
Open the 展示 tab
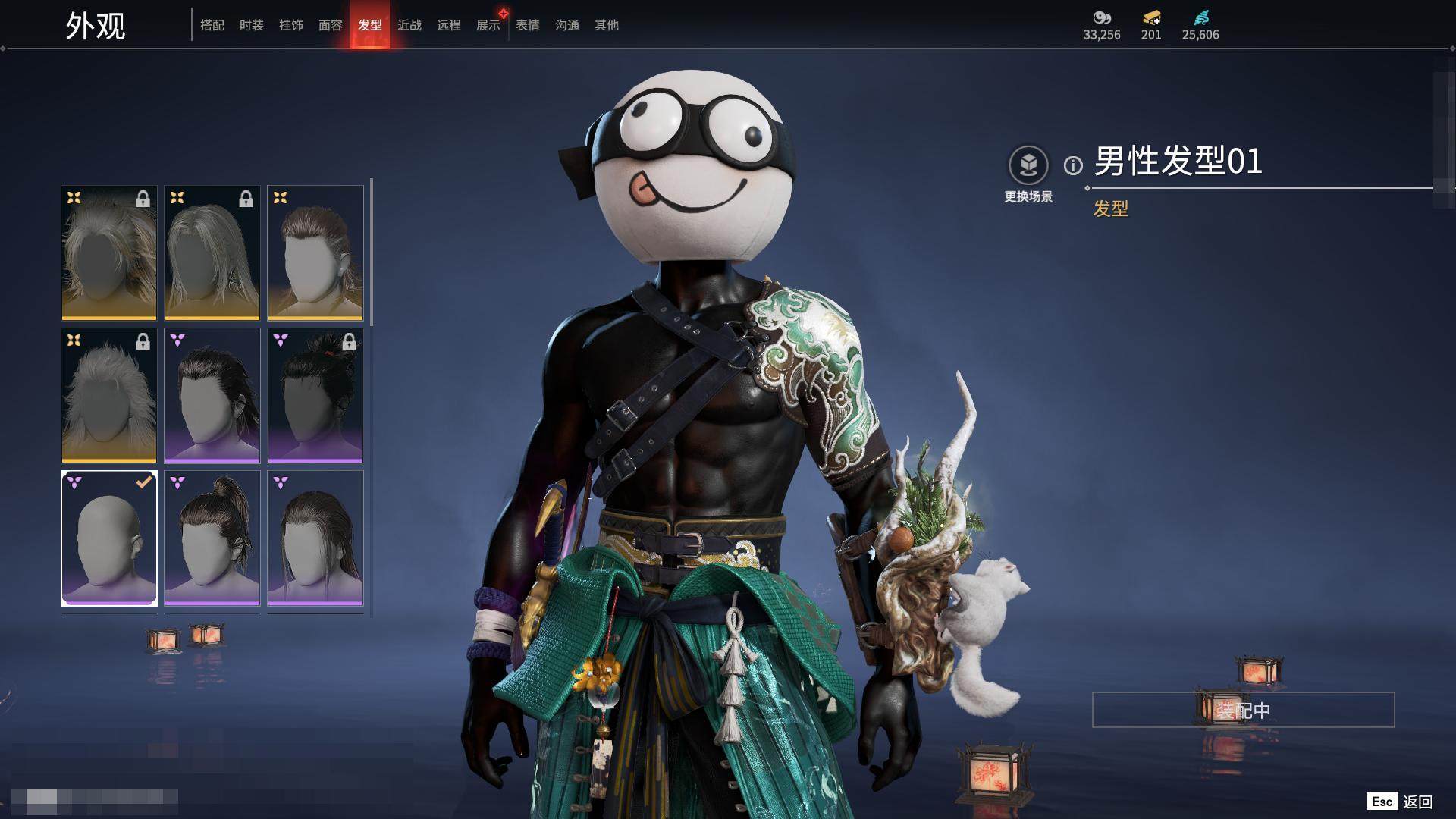(x=488, y=25)
